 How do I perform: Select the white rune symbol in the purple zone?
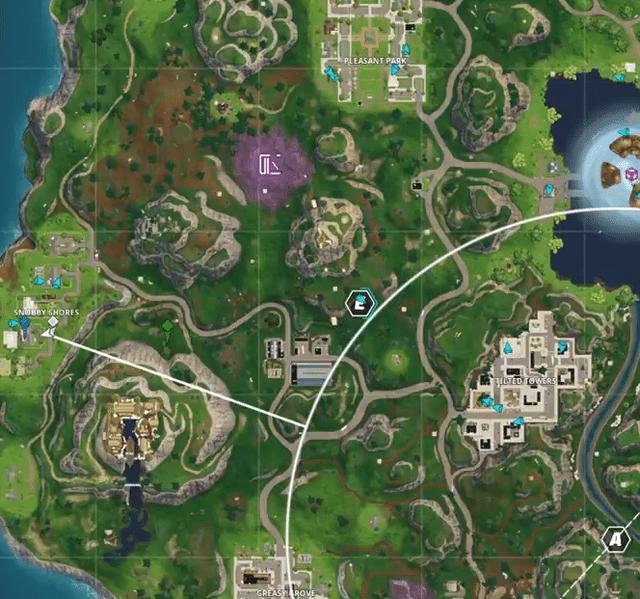click(269, 165)
